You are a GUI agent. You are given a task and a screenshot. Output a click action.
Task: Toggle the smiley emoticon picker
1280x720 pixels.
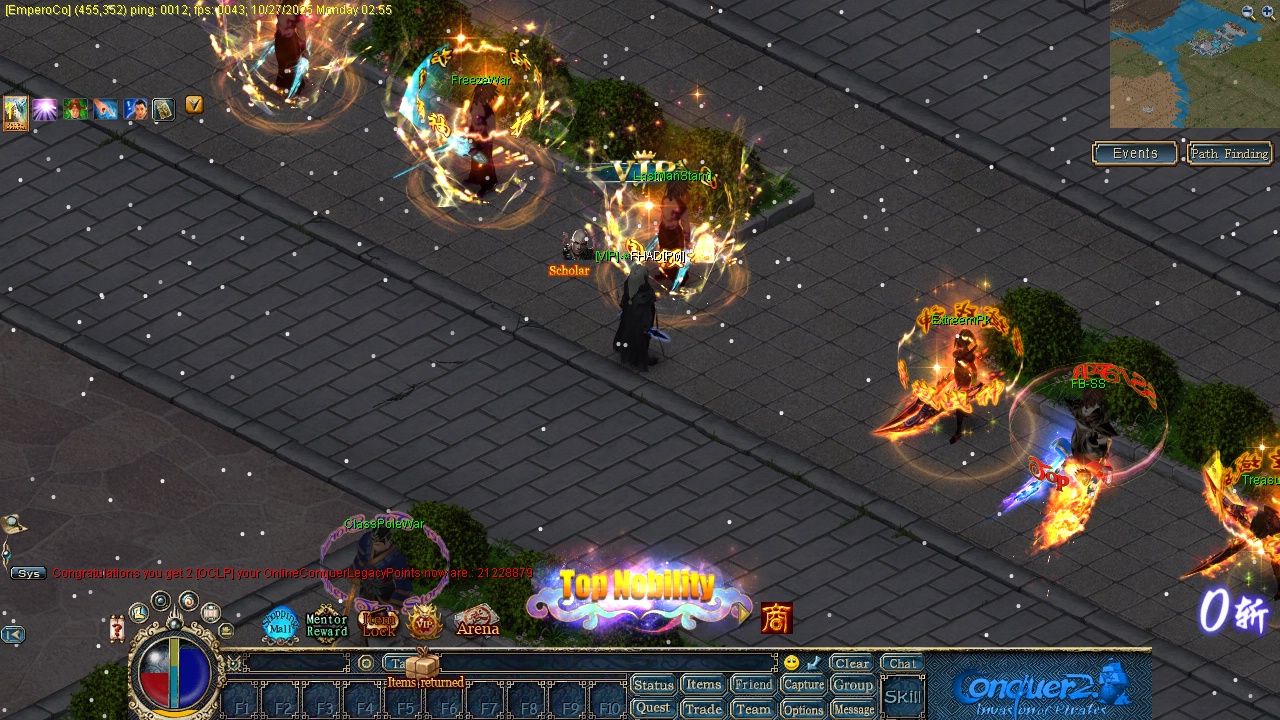pyautogui.click(x=790, y=661)
